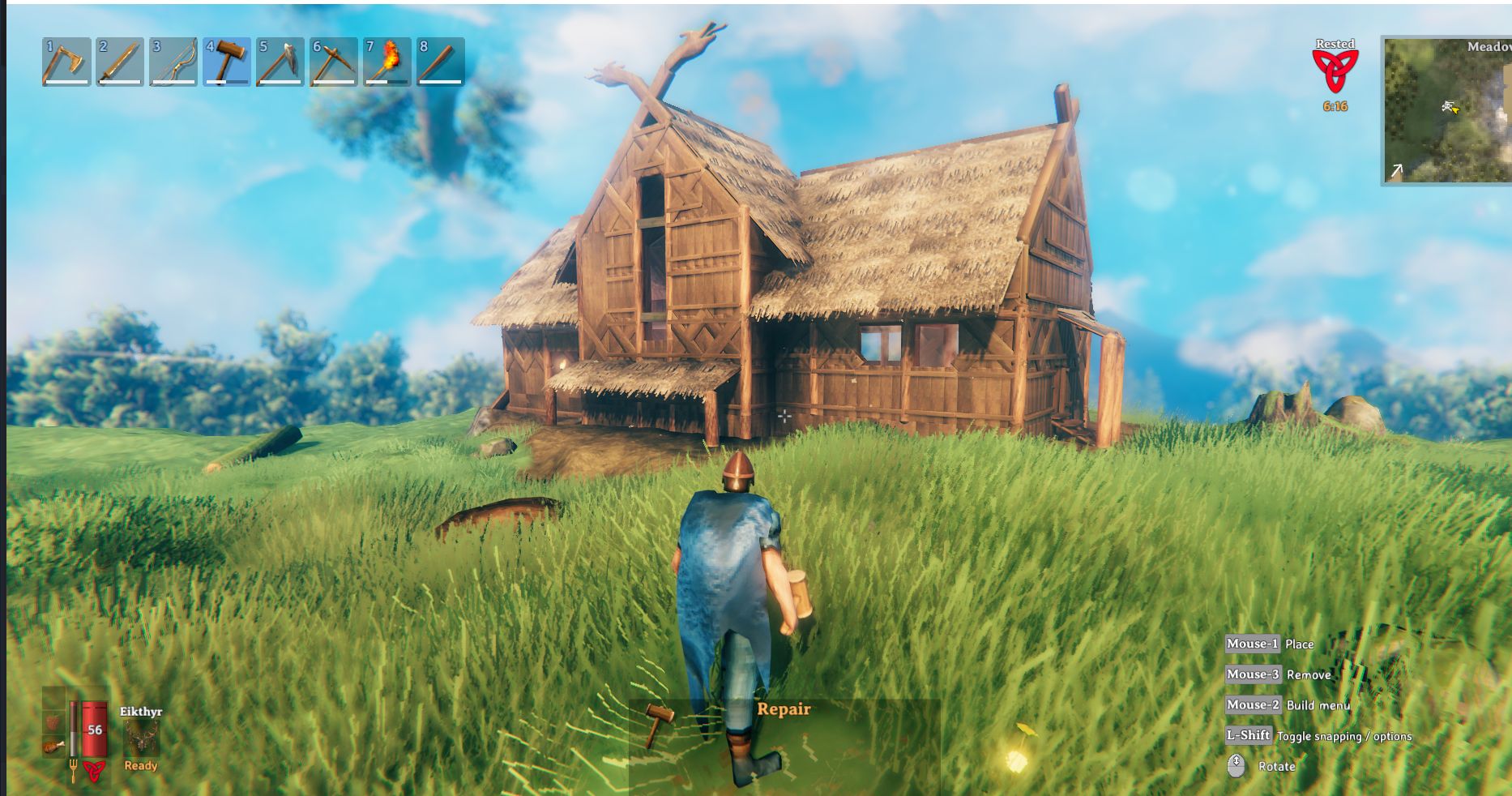Image resolution: width=1512 pixels, height=796 pixels.
Task: Click the hammer in hotbar slot 4
Action: (x=228, y=62)
